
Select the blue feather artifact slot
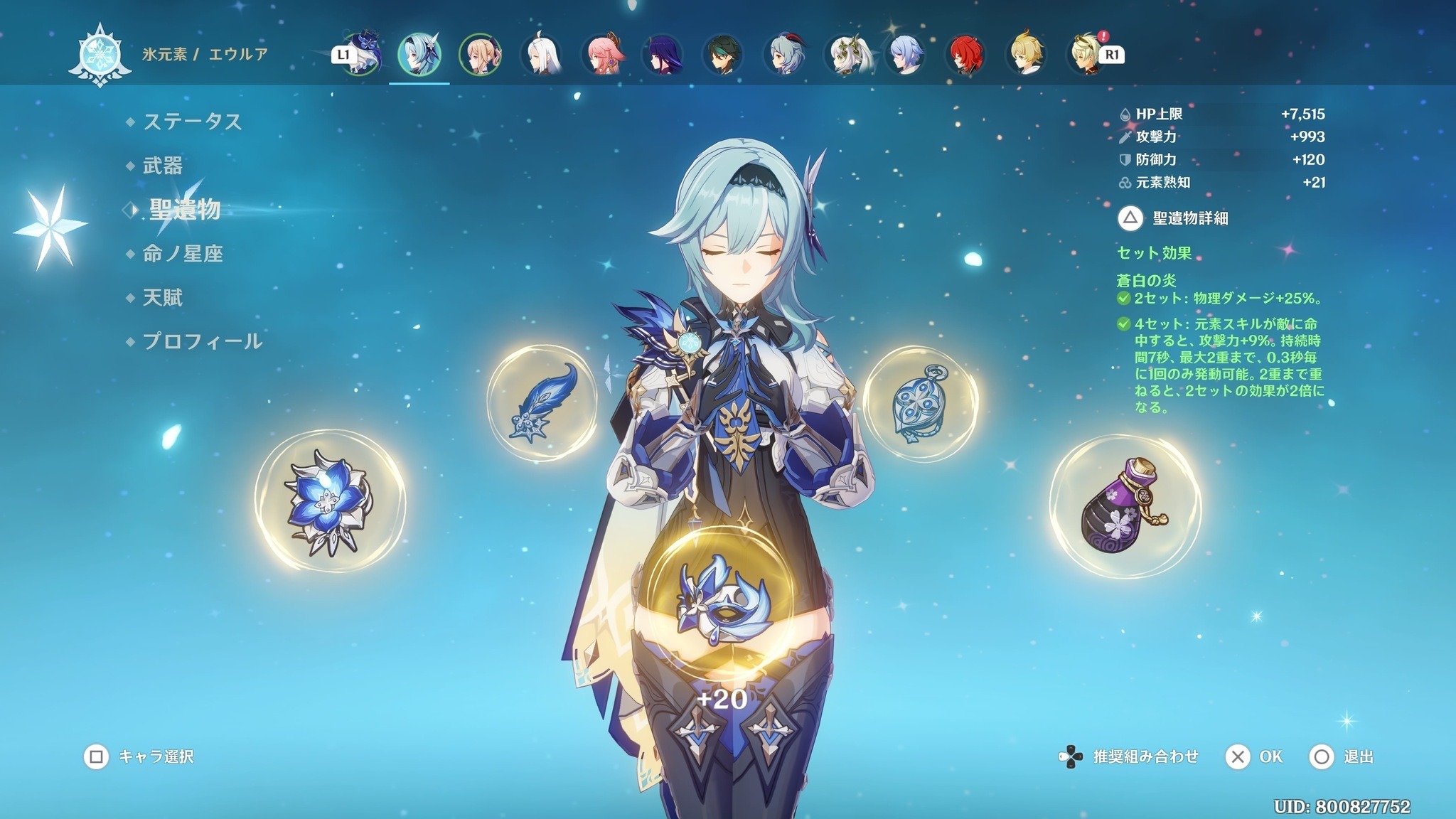tap(542, 402)
